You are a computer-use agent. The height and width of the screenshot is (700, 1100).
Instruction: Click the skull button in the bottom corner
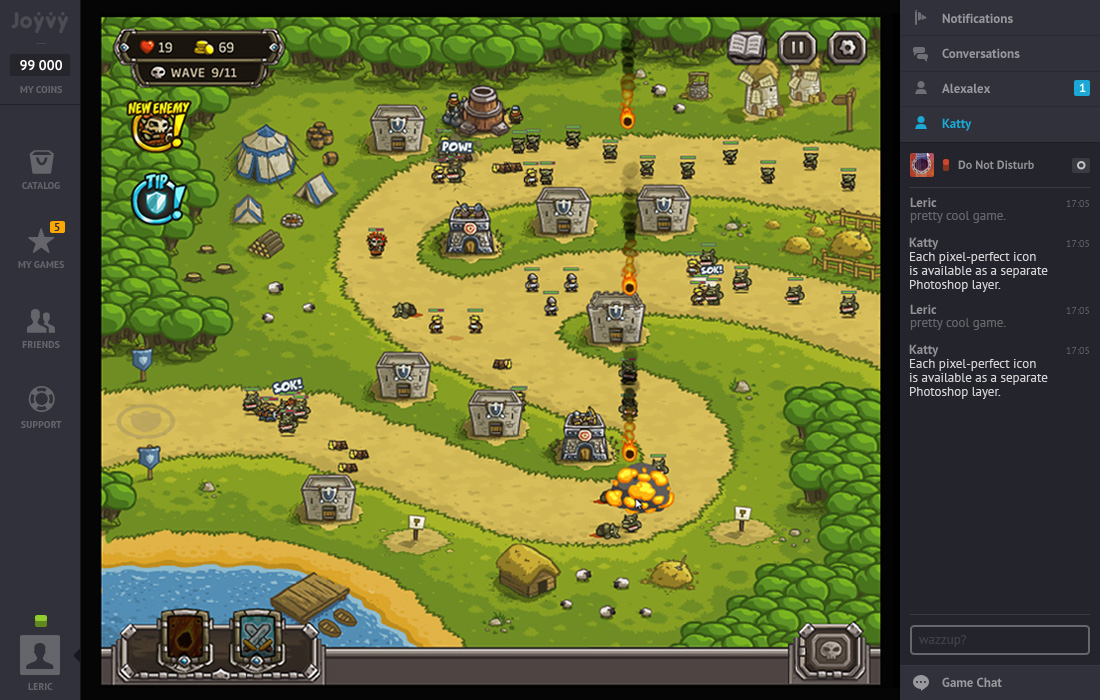point(829,652)
